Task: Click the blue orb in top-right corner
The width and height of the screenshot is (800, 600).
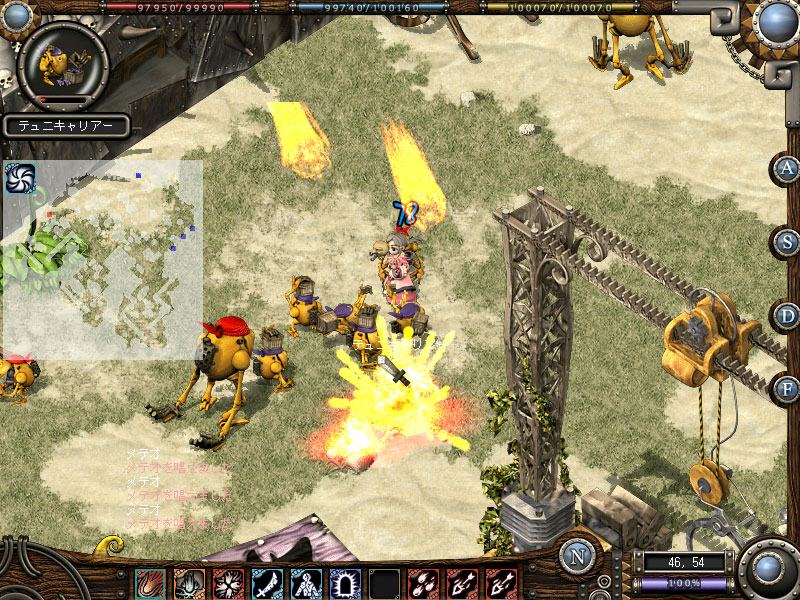Action: pyautogui.click(x=776, y=20)
